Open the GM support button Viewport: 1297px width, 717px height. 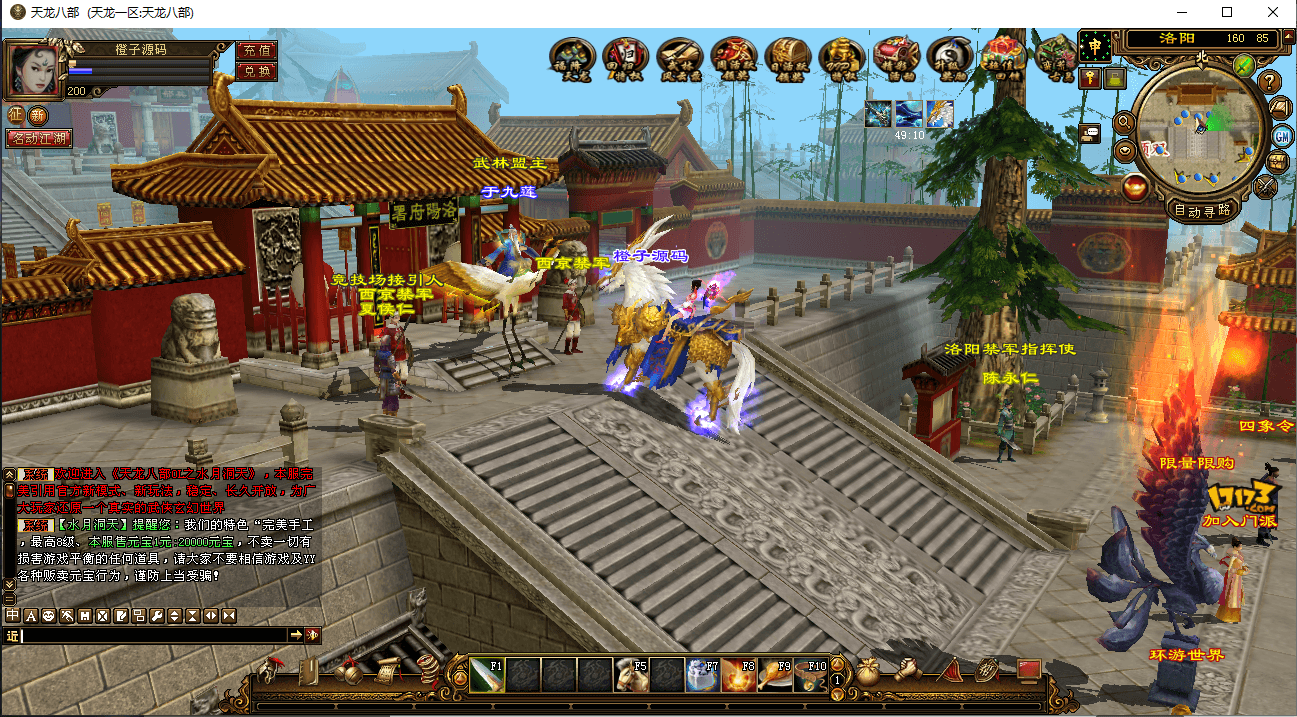pyautogui.click(x=1282, y=135)
